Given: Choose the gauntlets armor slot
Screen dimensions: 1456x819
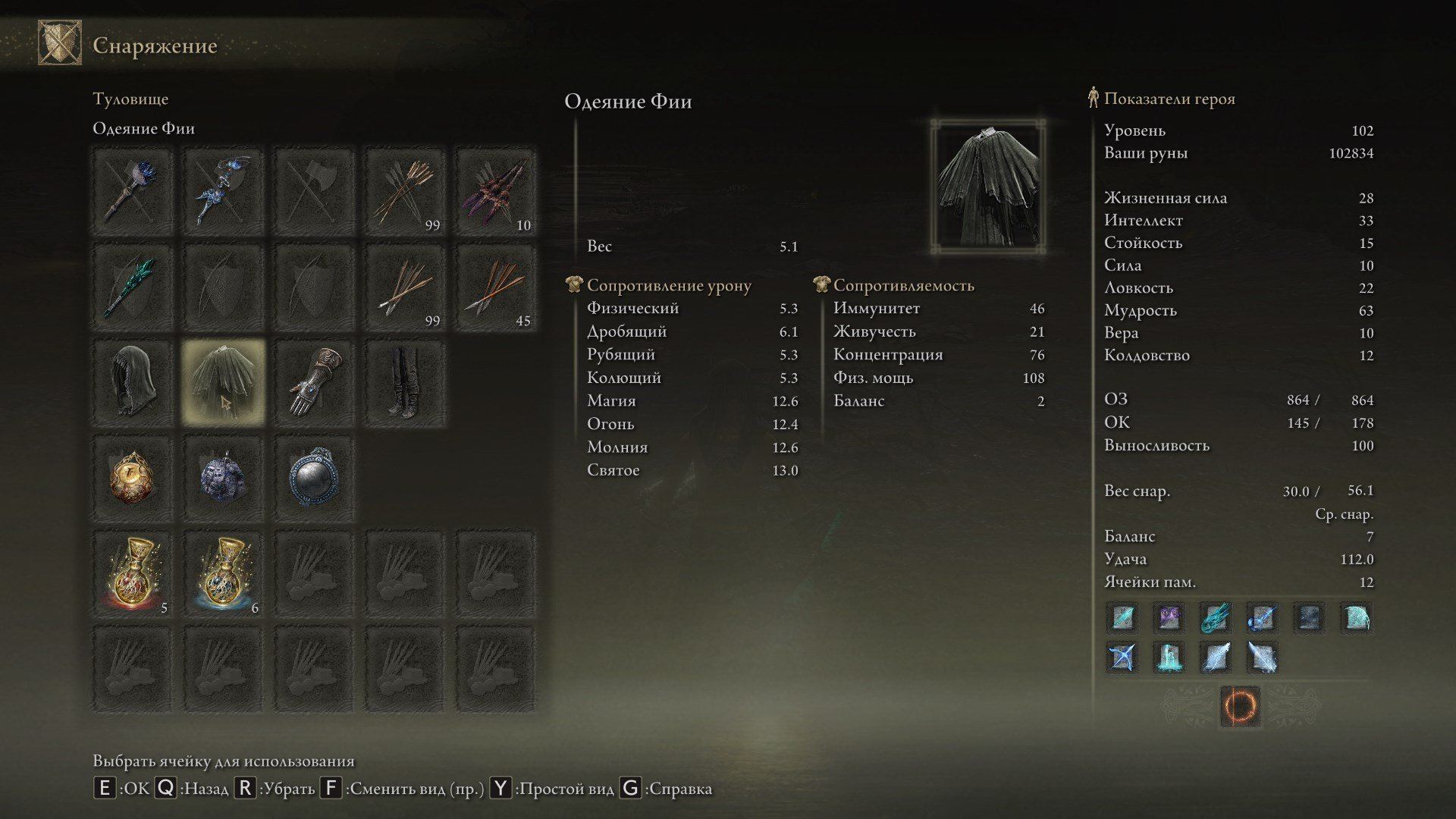Looking at the screenshot, I should pos(314,382).
